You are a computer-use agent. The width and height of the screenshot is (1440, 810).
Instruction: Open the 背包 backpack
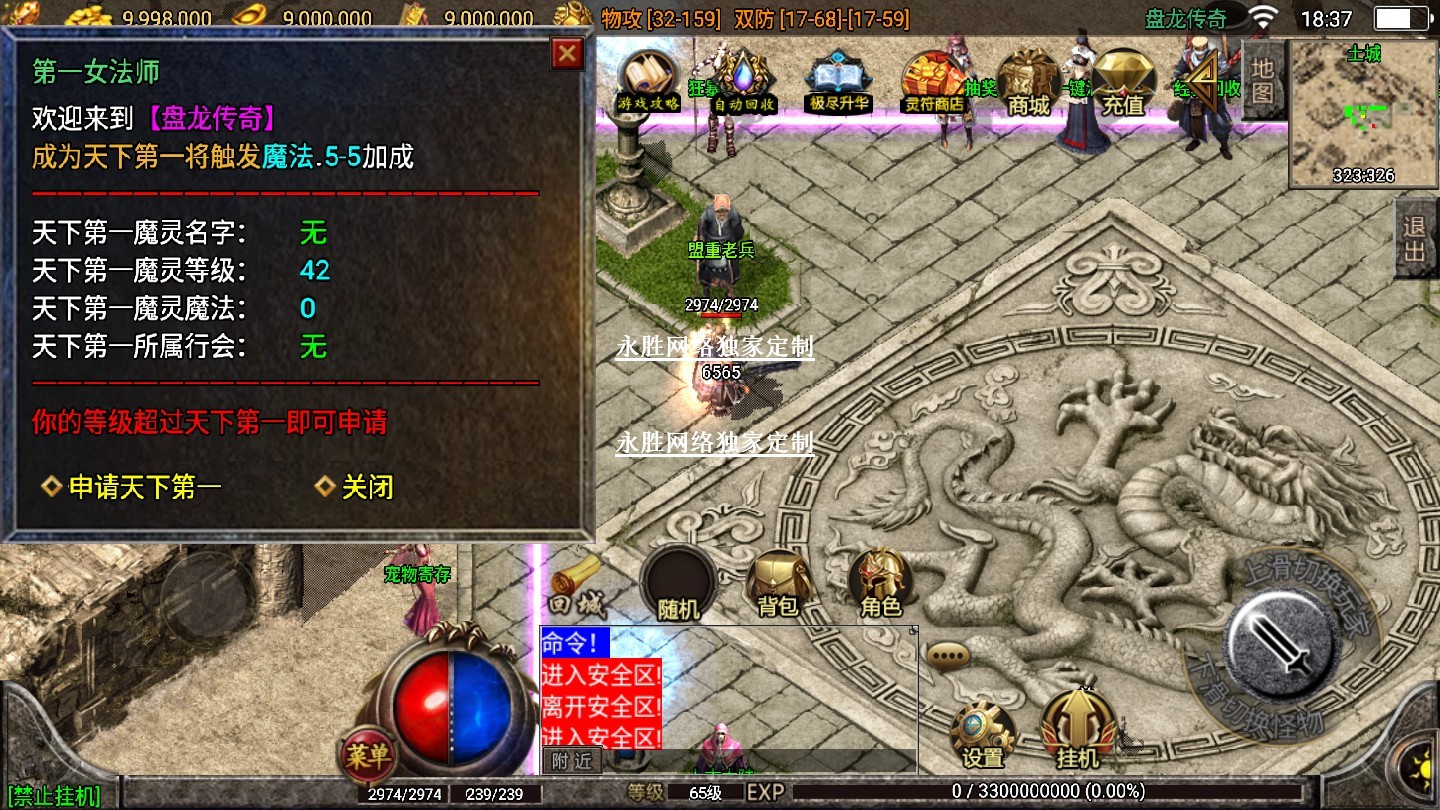click(x=778, y=583)
